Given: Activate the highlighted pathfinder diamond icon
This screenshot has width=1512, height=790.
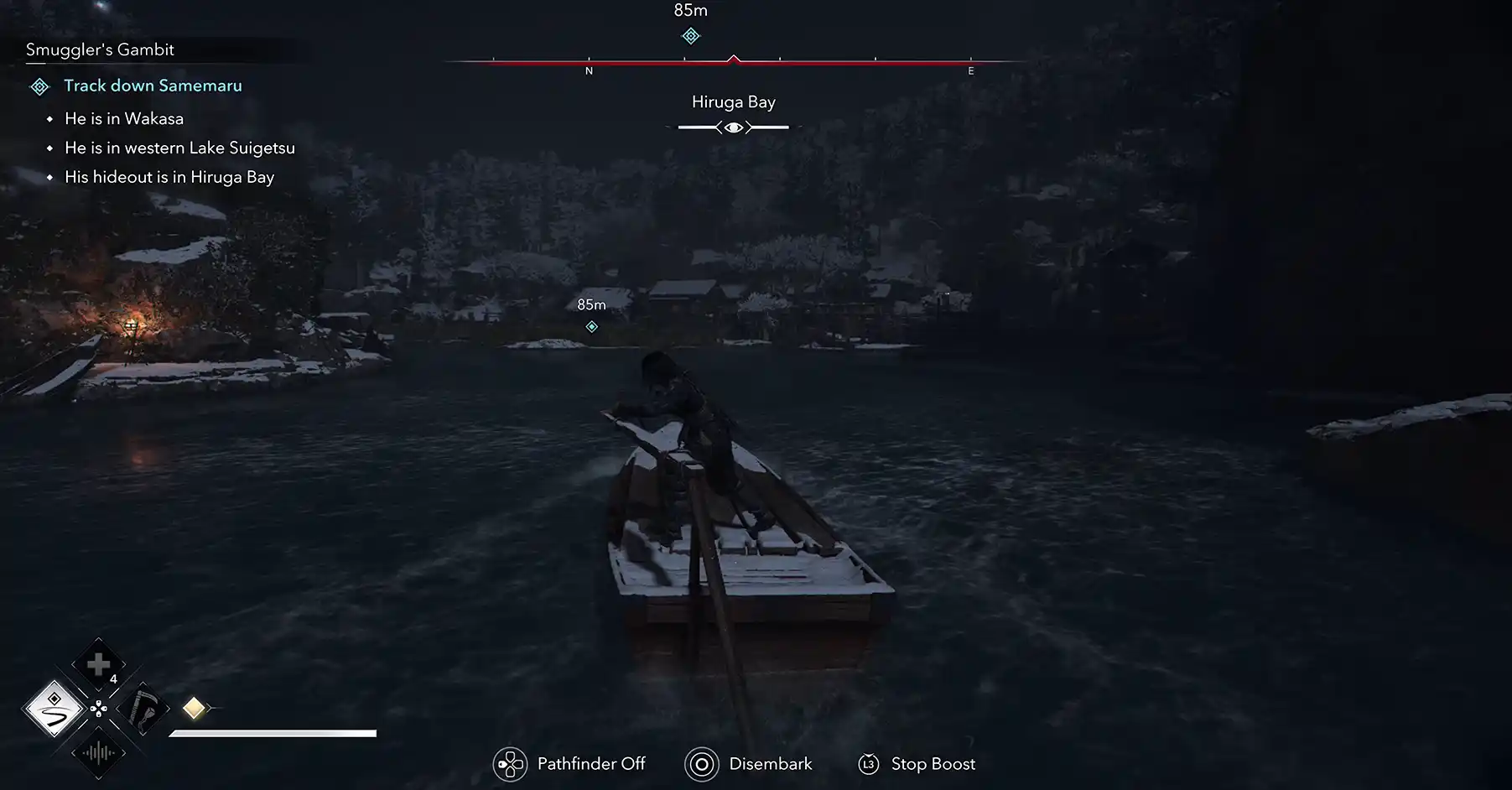Looking at the screenshot, I should coord(55,709).
